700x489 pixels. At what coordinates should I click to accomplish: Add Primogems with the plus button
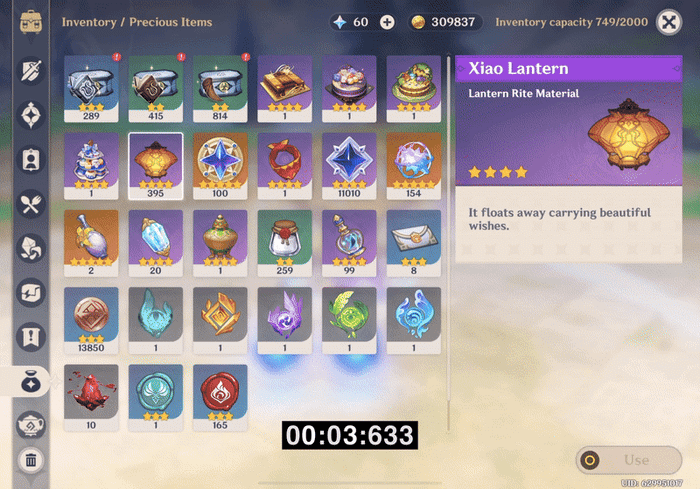click(x=388, y=22)
